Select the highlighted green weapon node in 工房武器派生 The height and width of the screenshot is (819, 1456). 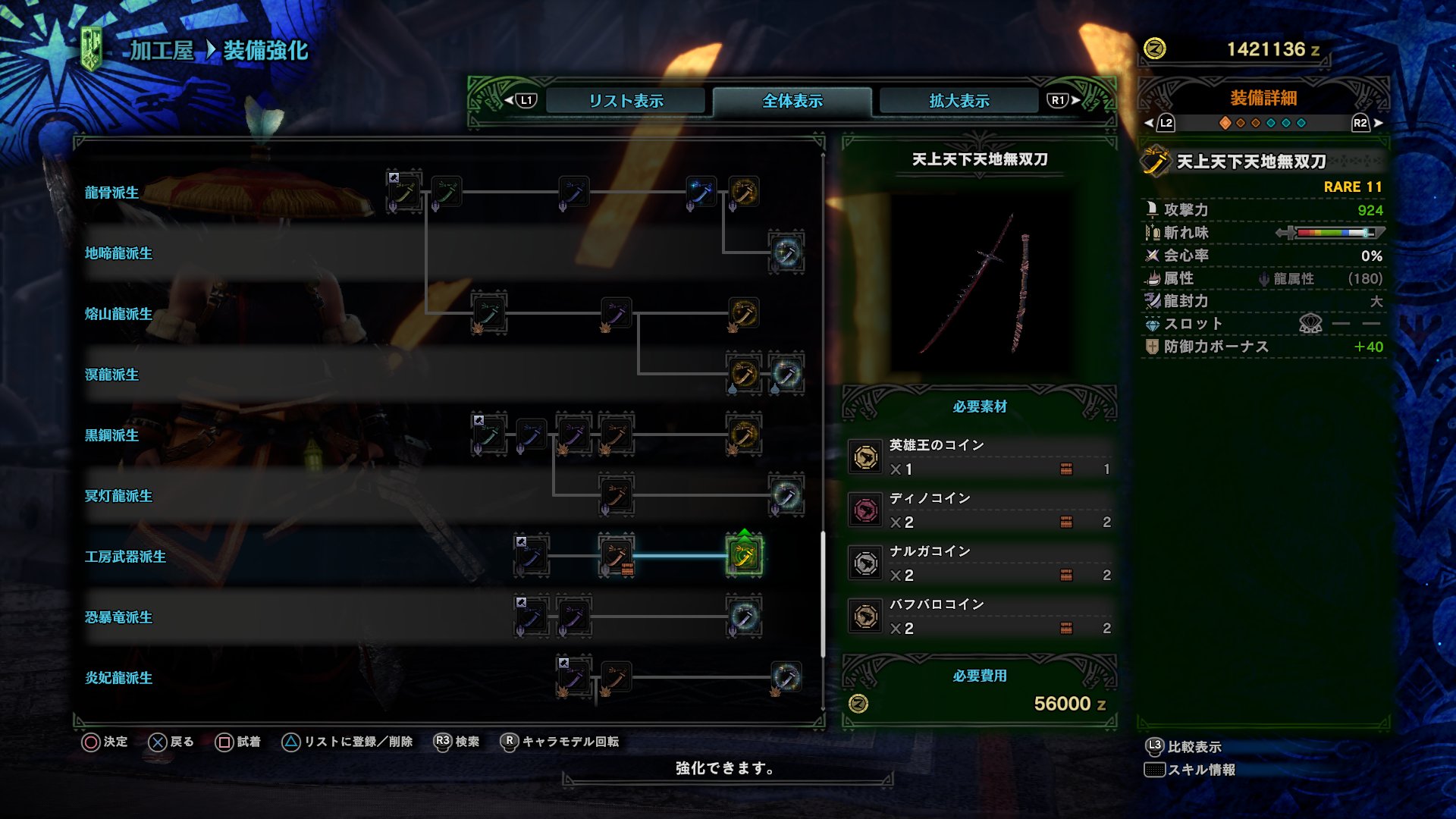point(744,556)
